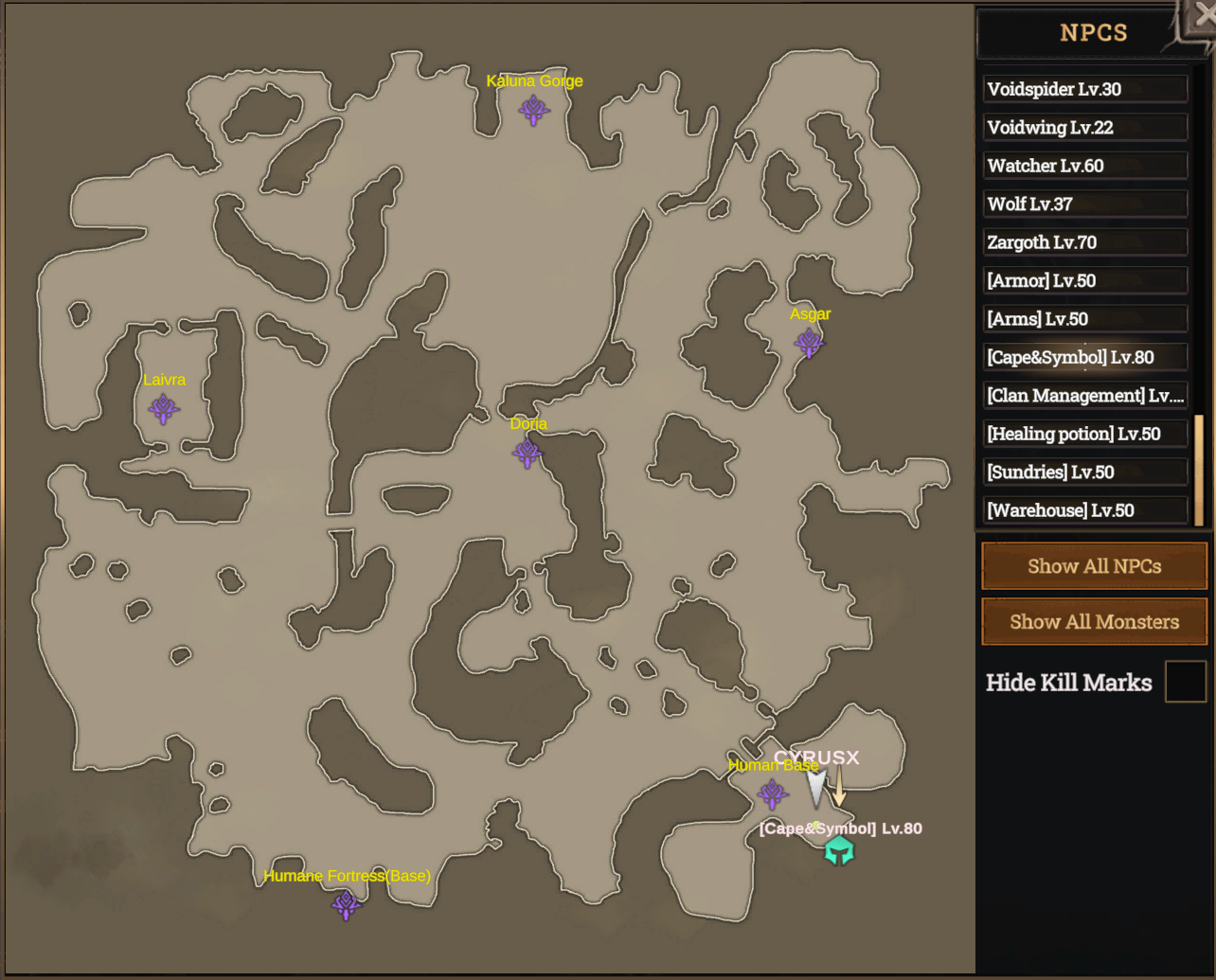Select the Kaluna Gorge teleport marker
The image size is (1216, 980).
pos(534,110)
